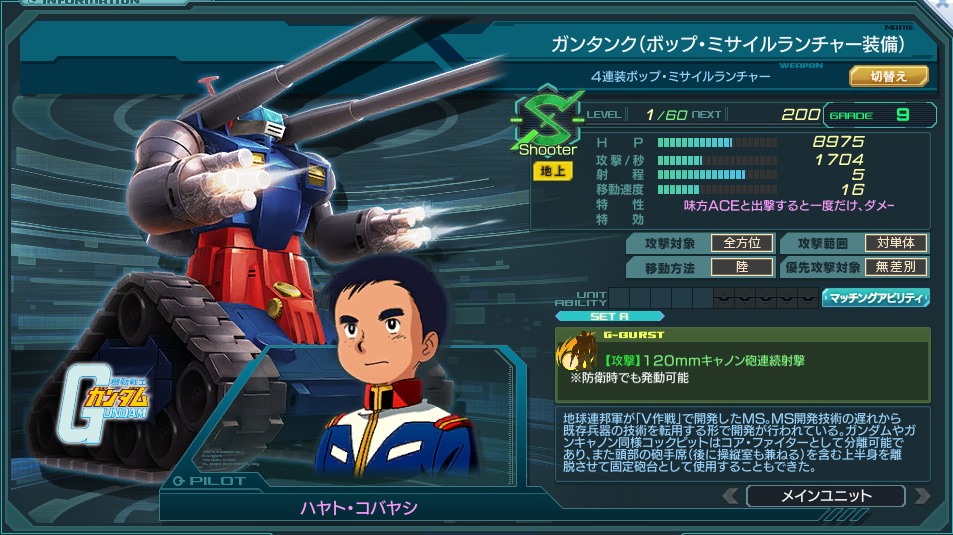Click the 切替え weapon switch button
953x535 pixels.
889,76
